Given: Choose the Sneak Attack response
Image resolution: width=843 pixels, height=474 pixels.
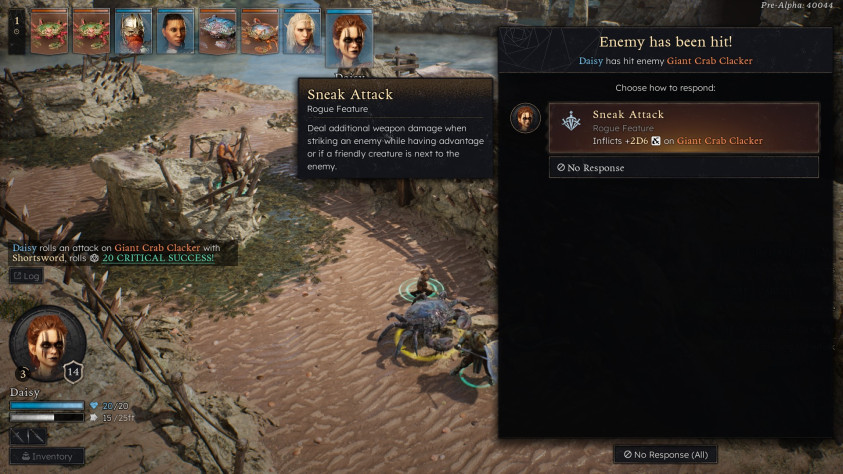Looking at the screenshot, I should 683,127.
